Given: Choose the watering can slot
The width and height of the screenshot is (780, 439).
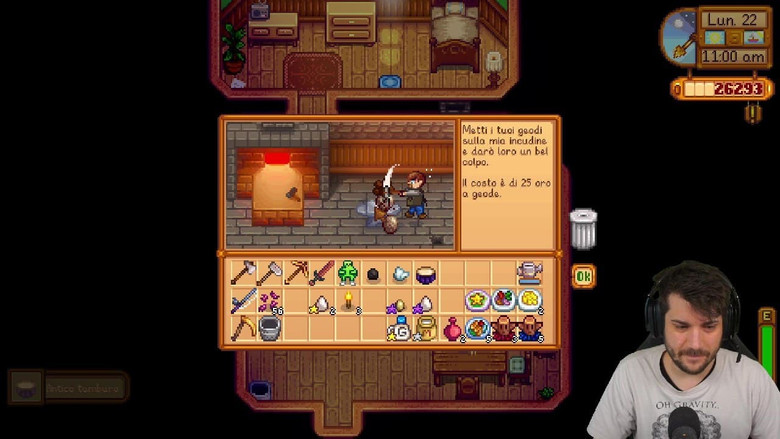Looking at the screenshot, I should 529,272.
